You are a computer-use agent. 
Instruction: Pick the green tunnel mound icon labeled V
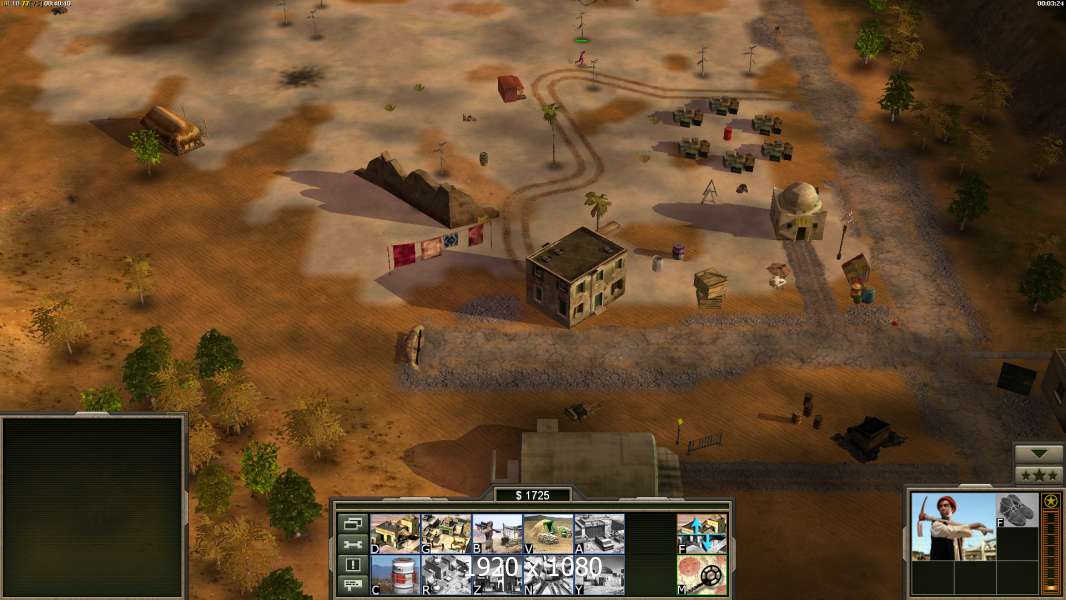pyautogui.click(x=548, y=534)
